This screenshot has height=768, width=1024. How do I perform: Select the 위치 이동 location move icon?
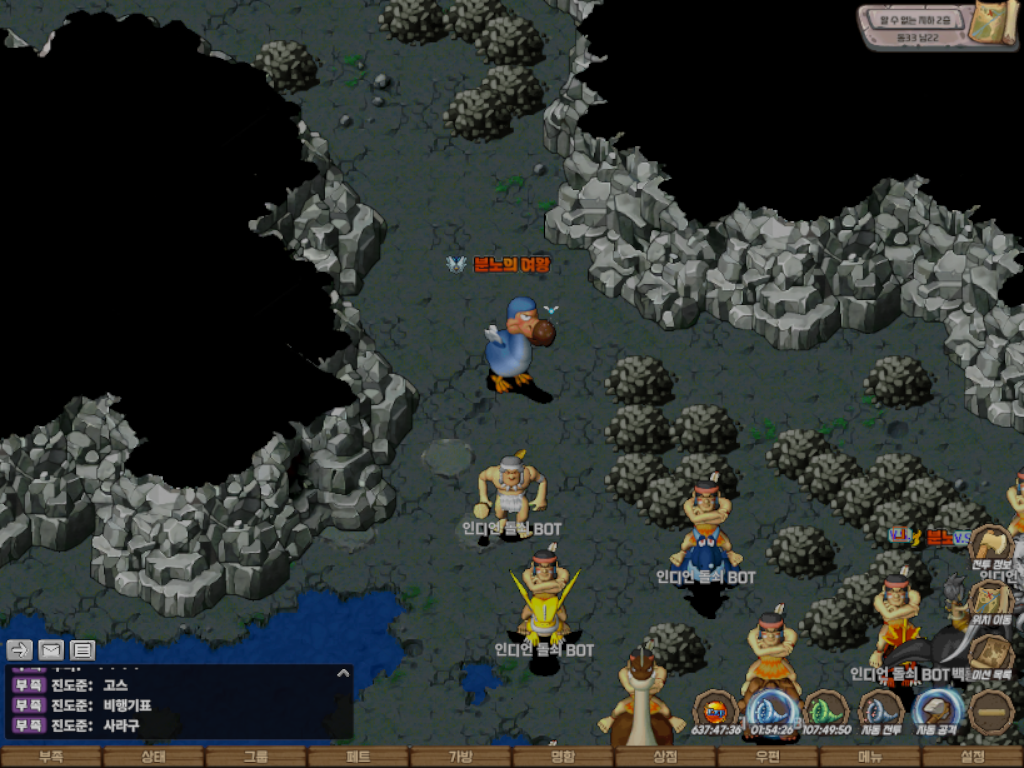point(991,602)
